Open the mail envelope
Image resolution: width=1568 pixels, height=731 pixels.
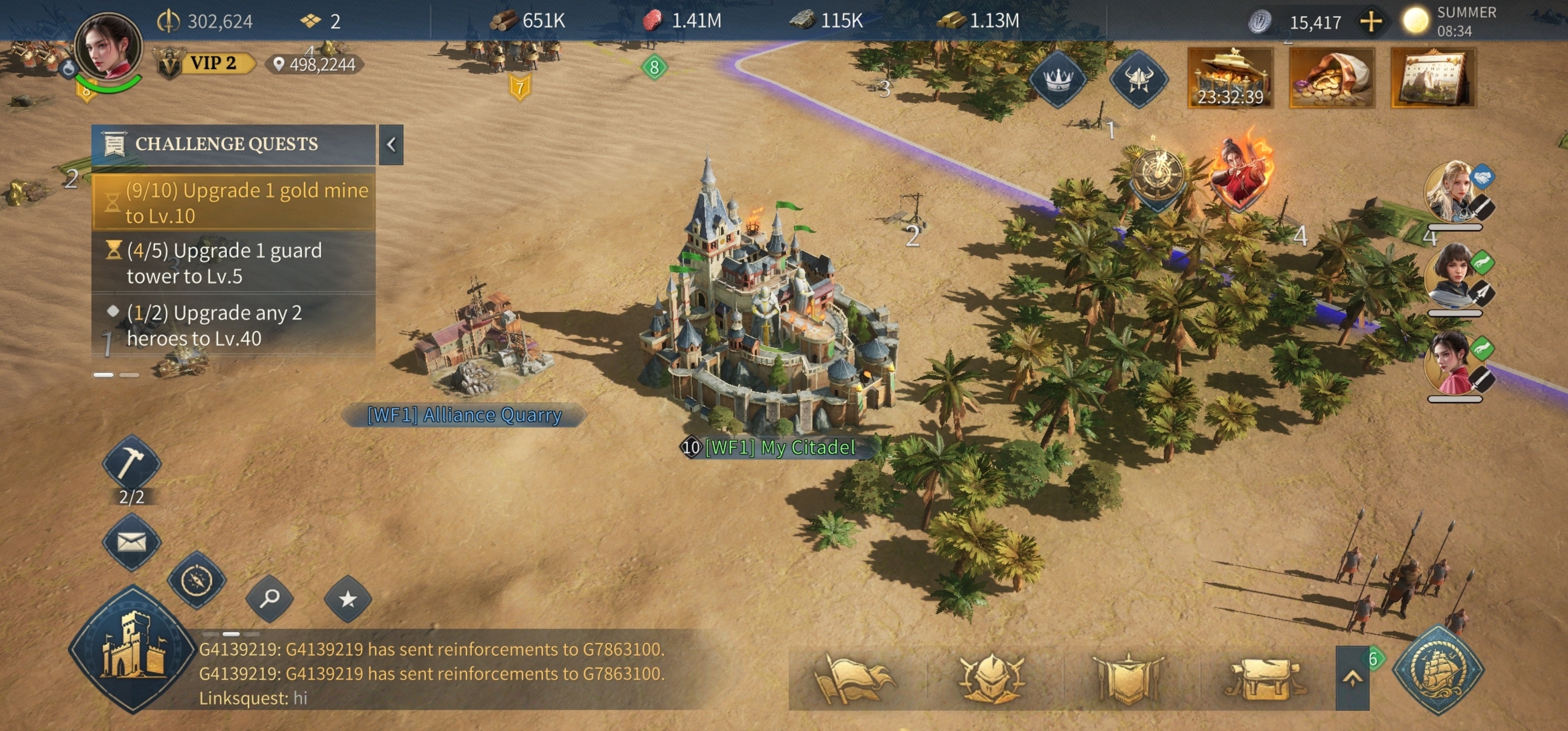[x=131, y=541]
